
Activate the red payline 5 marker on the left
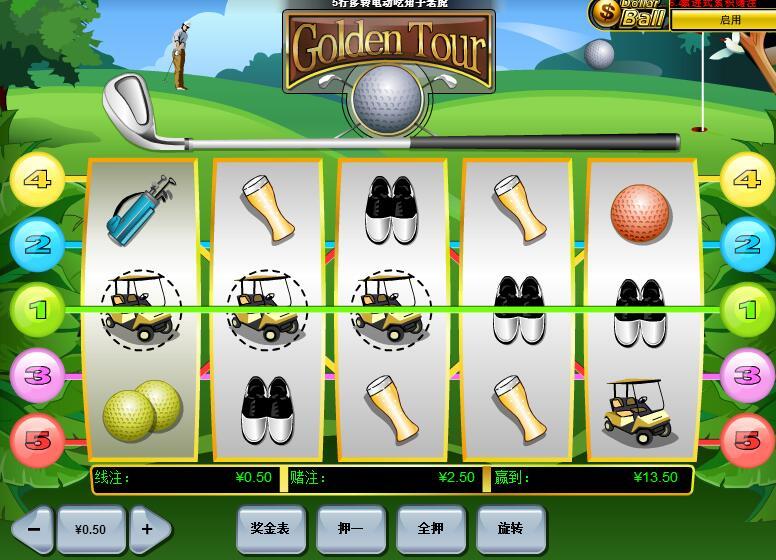pos(38,440)
